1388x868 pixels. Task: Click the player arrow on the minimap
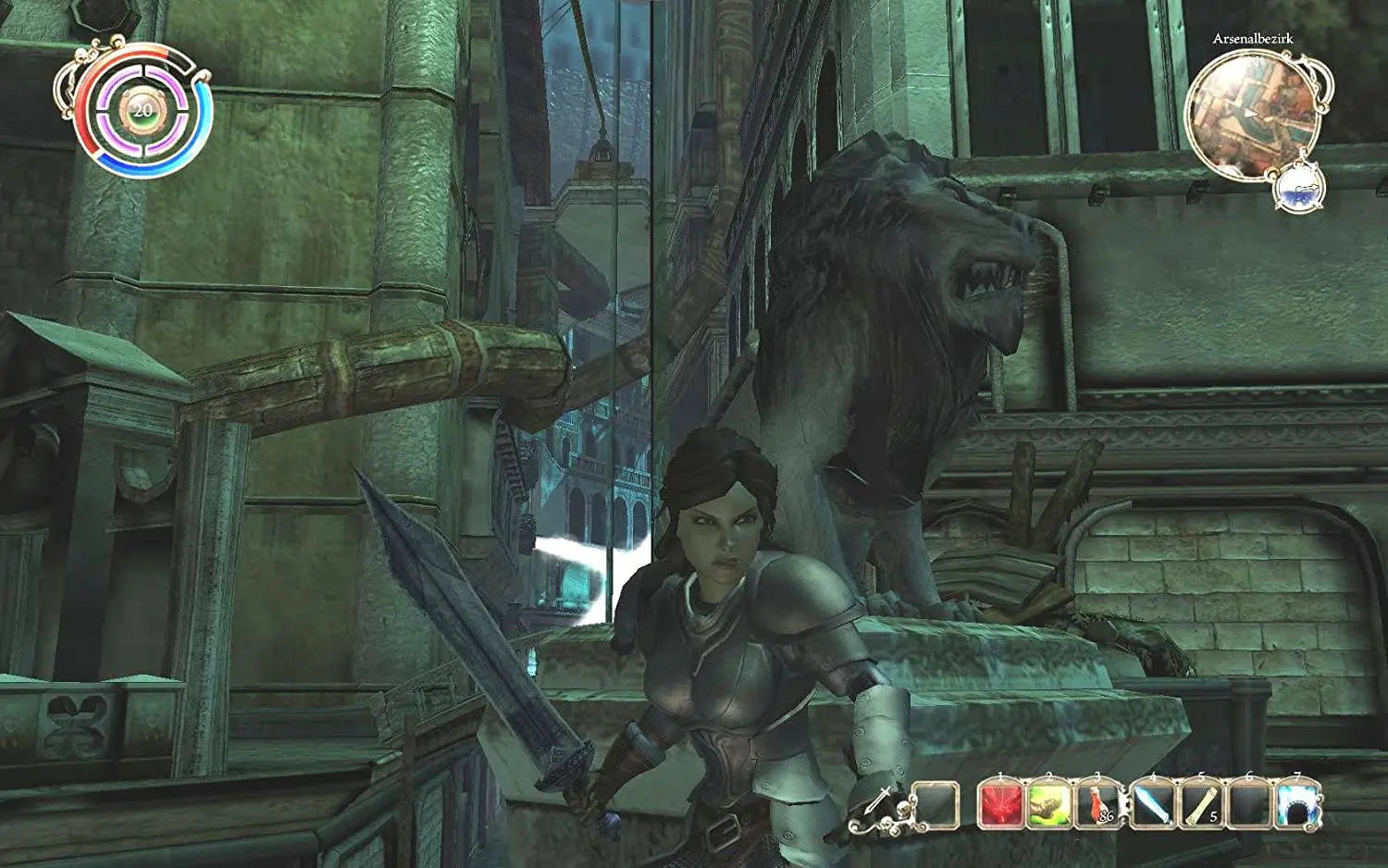(x=1250, y=114)
